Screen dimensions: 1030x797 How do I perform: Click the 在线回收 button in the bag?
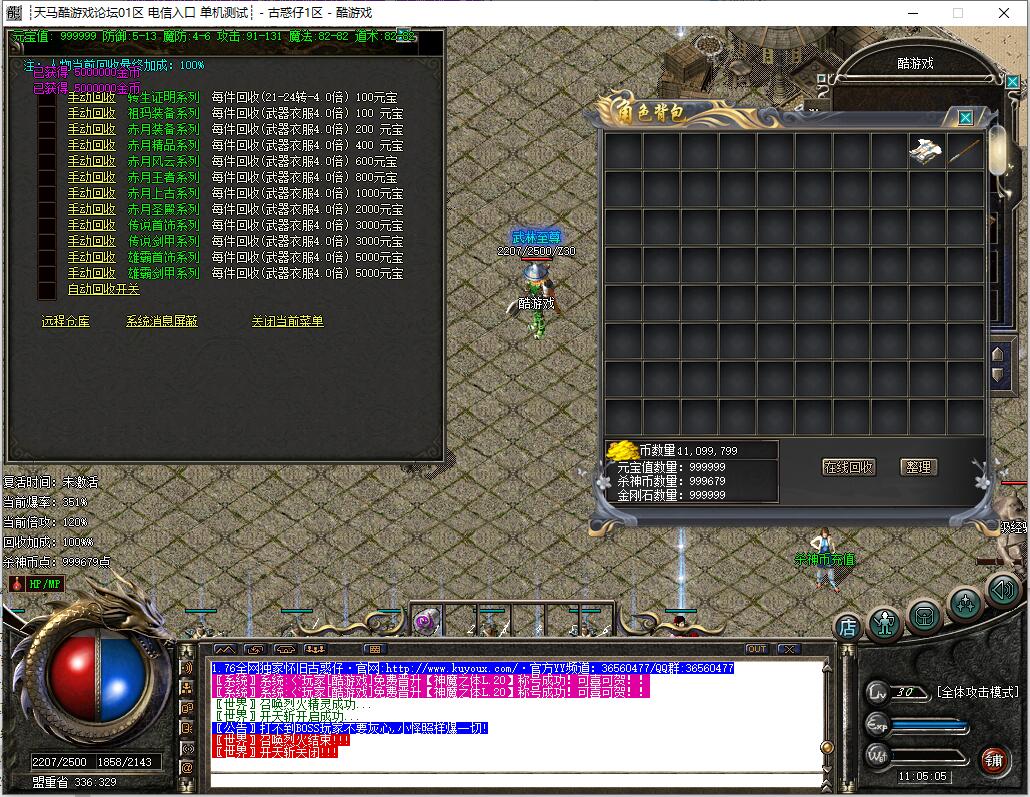click(x=848, y=467)
